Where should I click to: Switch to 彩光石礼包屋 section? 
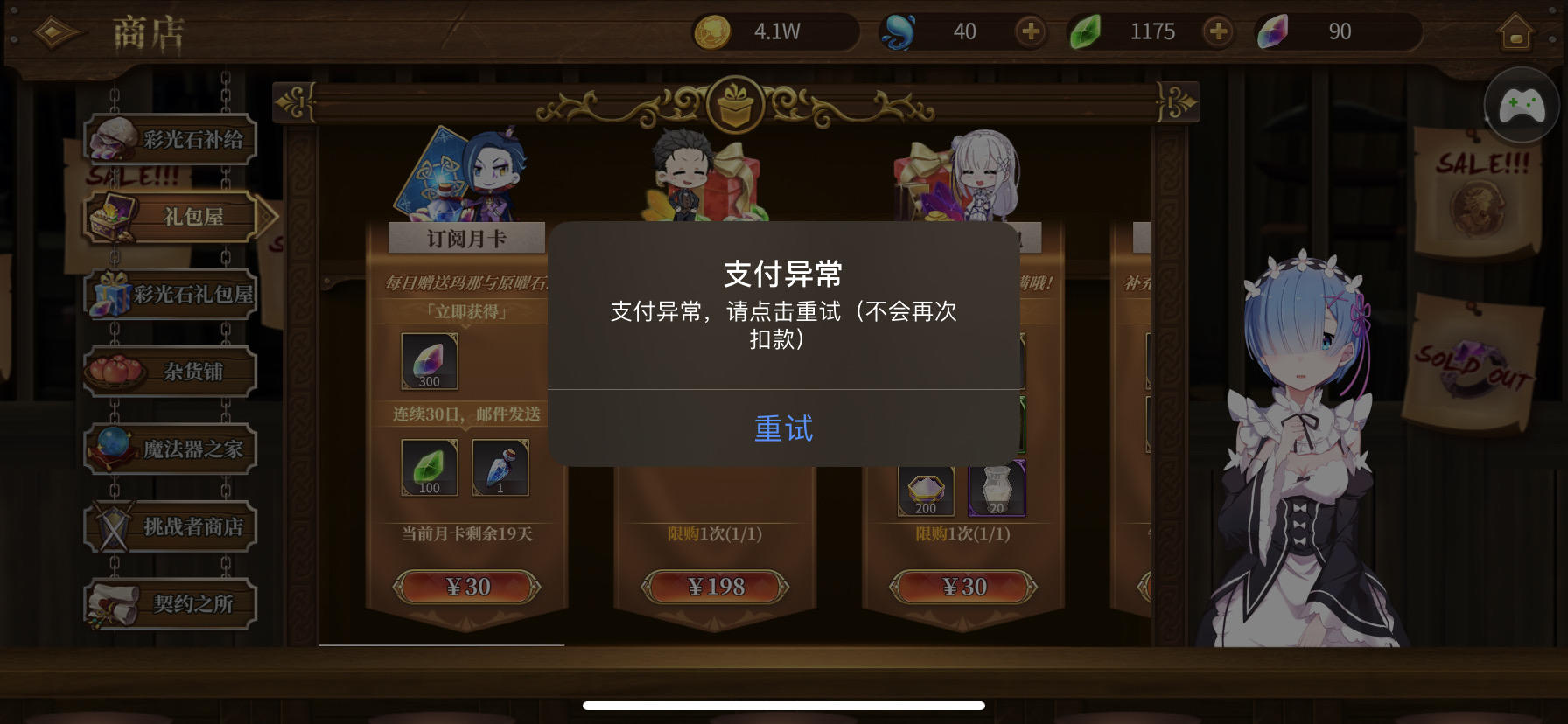click(x=172, y=294)
